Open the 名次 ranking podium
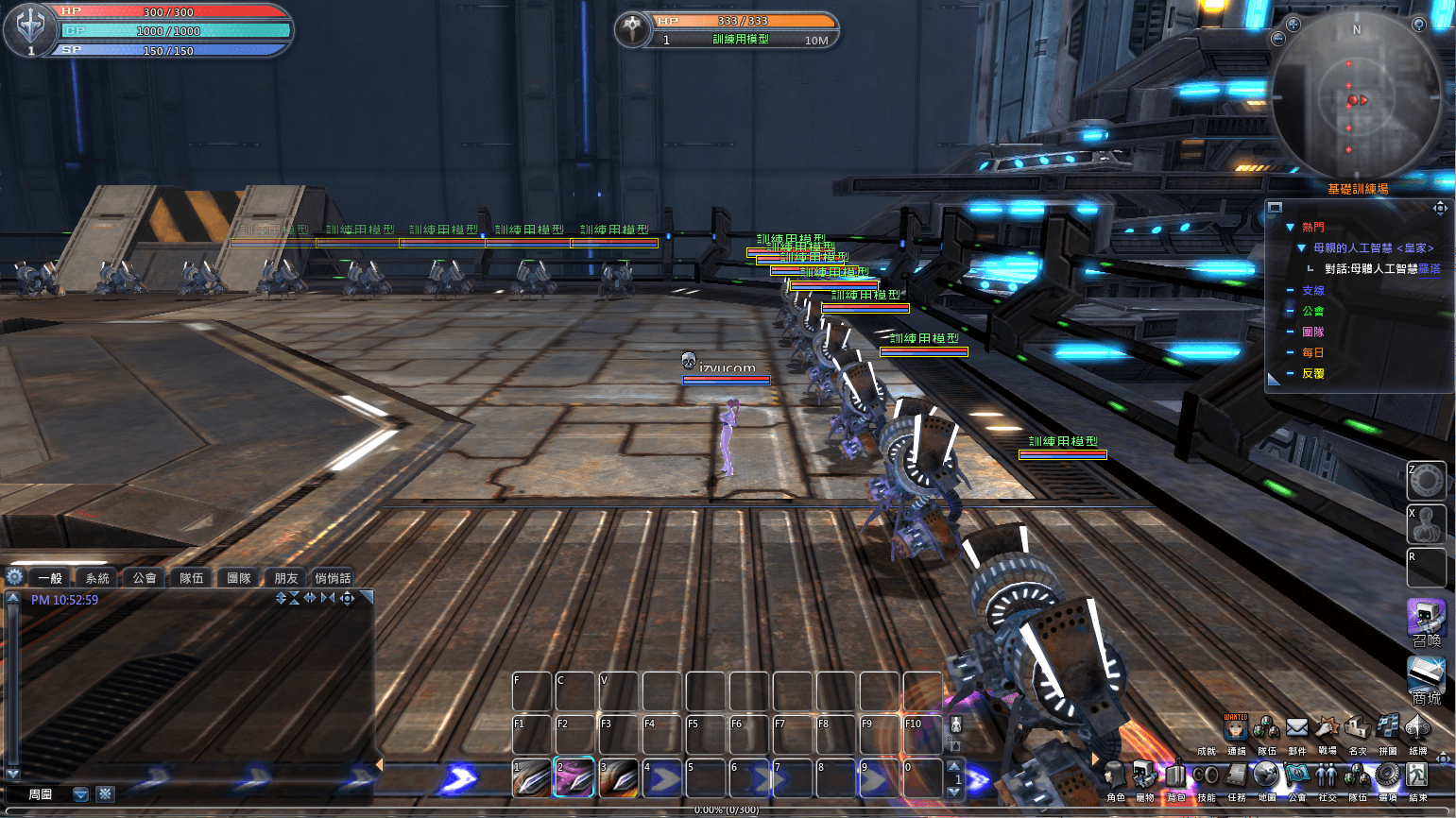Screen dimensions: 1456x818 tap(1357, 728)
